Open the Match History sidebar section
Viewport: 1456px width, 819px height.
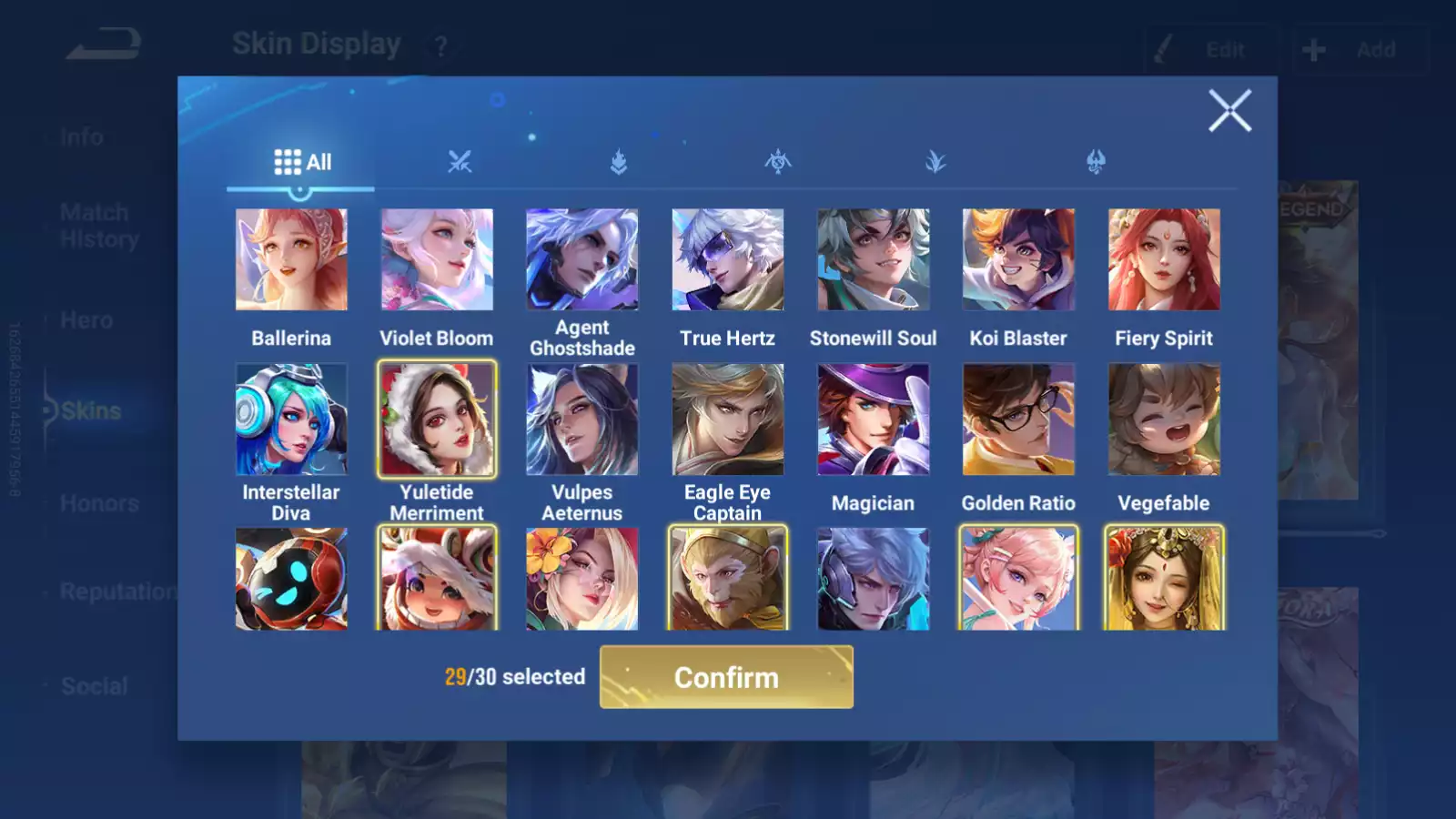95,225
